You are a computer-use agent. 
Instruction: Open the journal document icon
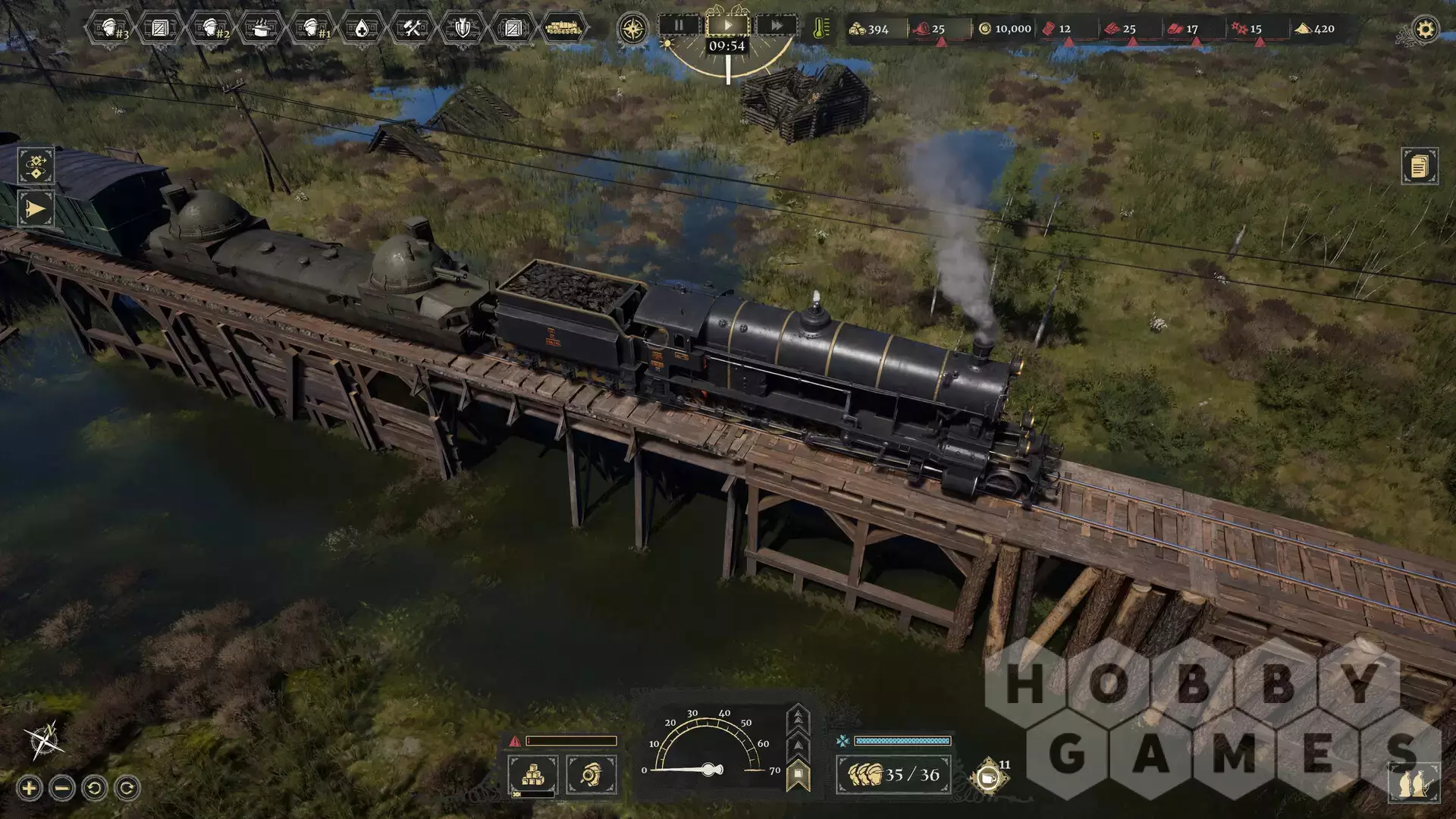coord(1420,165)
